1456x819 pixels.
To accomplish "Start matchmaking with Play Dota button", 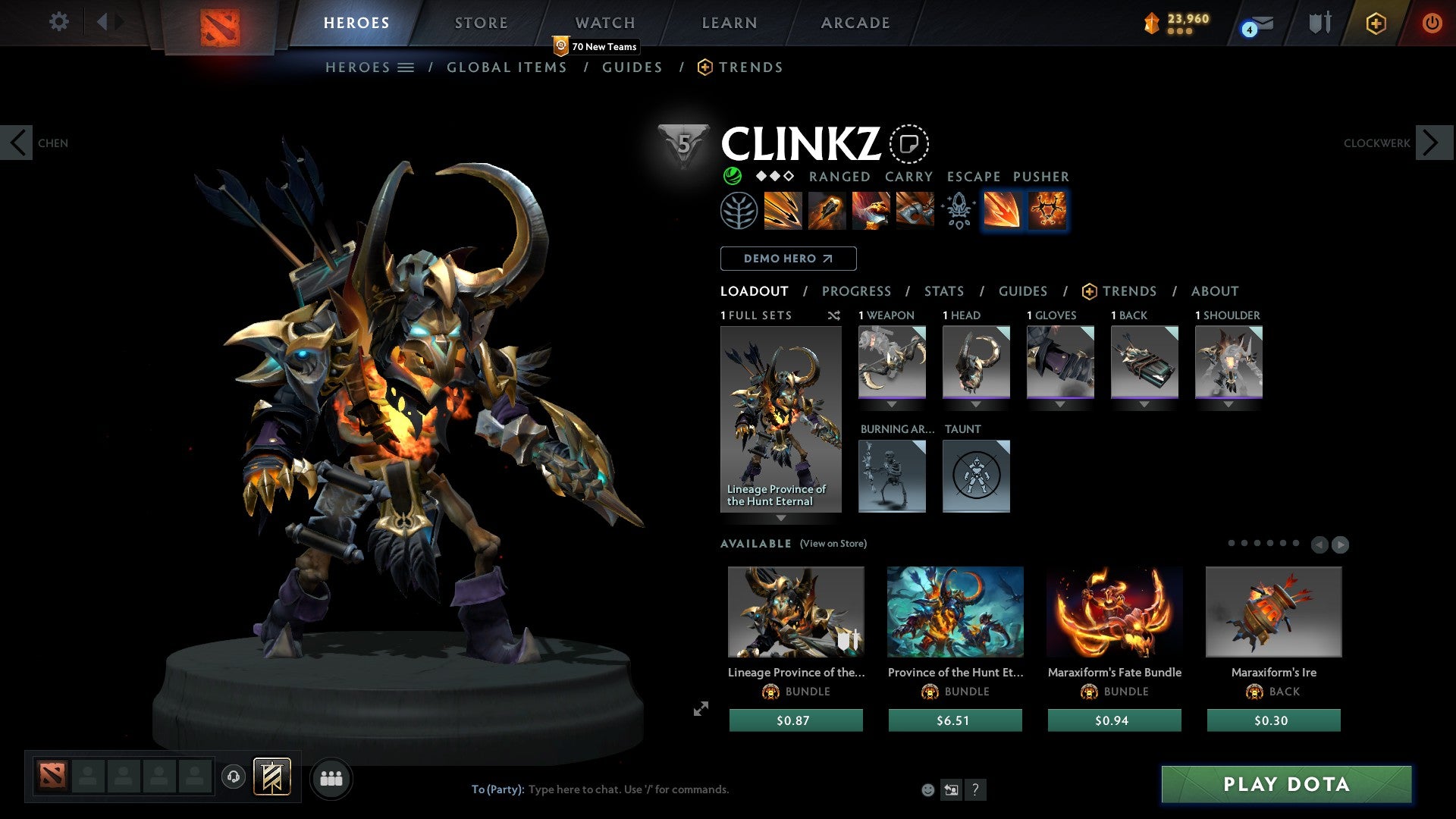I will tap(1286, 784).
